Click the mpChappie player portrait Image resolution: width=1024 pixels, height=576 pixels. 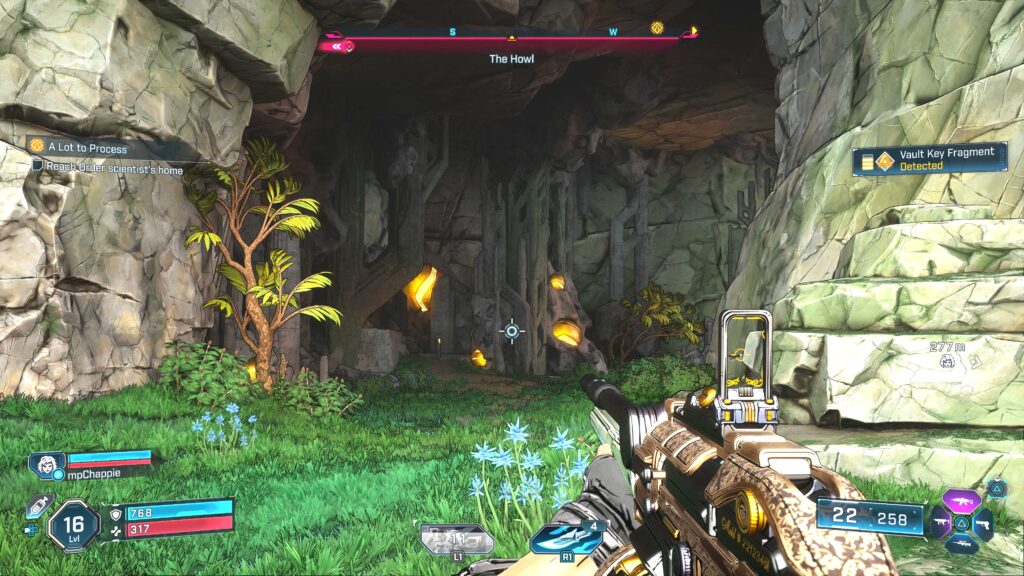point(47,464)
